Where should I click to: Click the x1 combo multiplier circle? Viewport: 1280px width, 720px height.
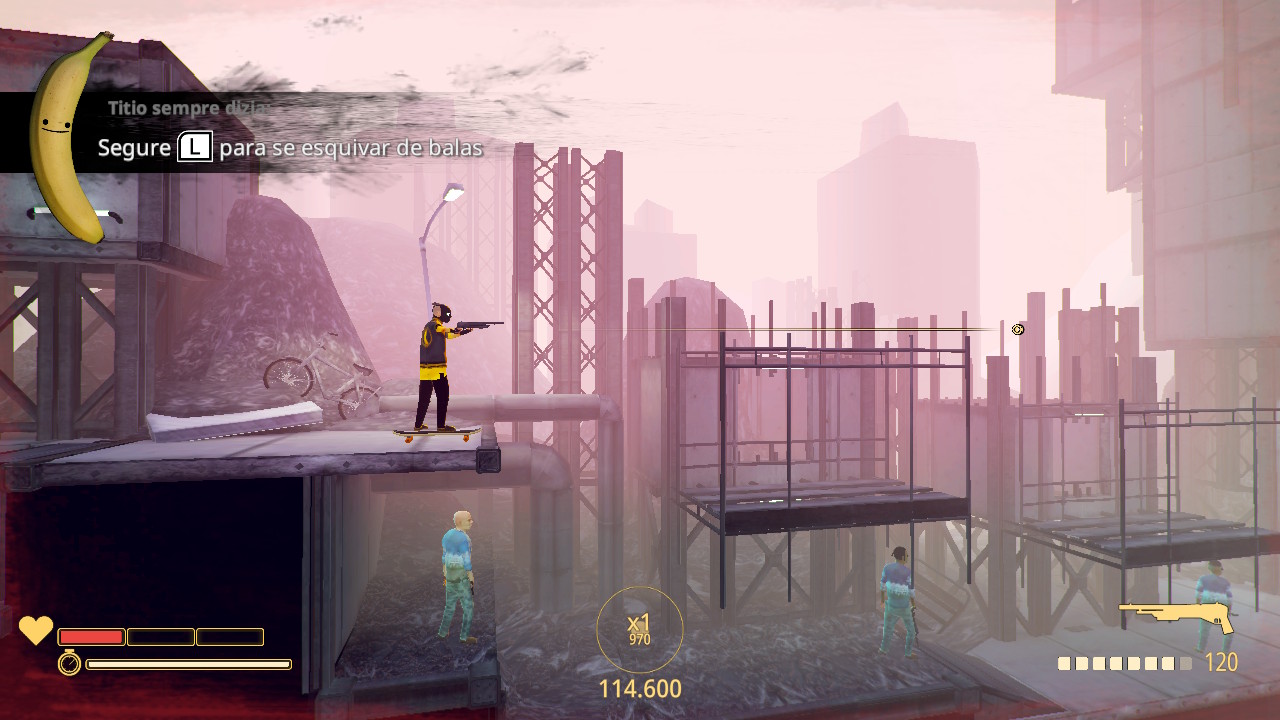coord(640,629)
